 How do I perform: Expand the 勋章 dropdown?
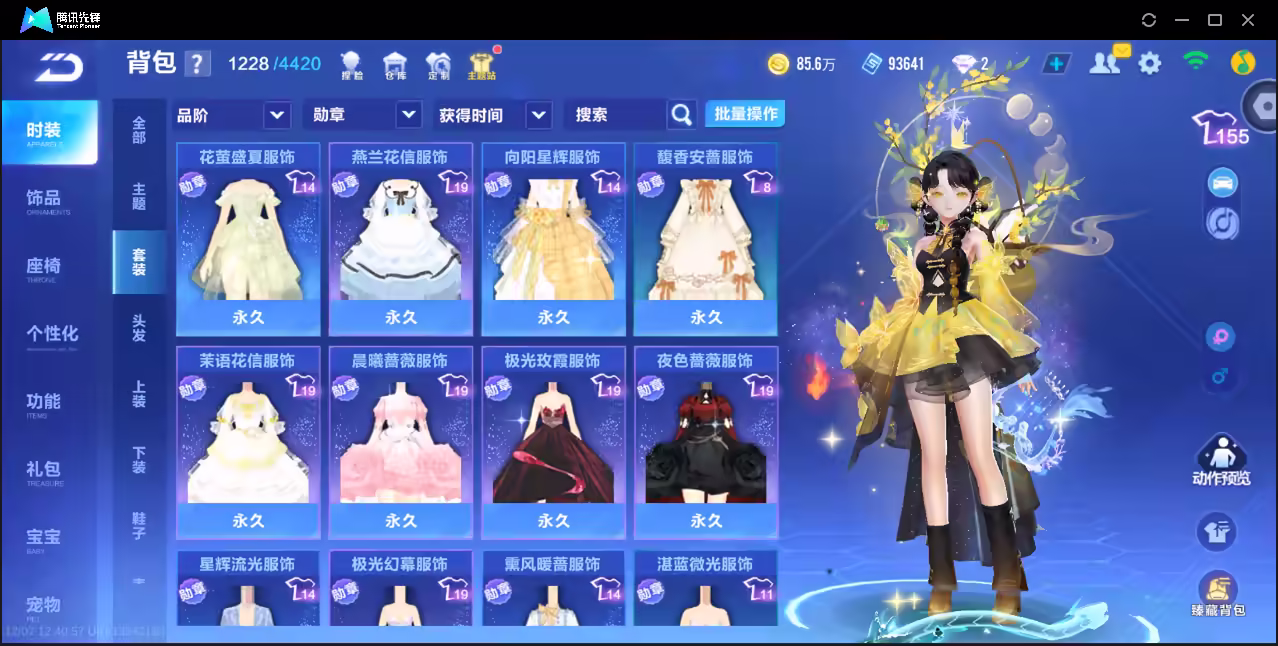[362, 115]
